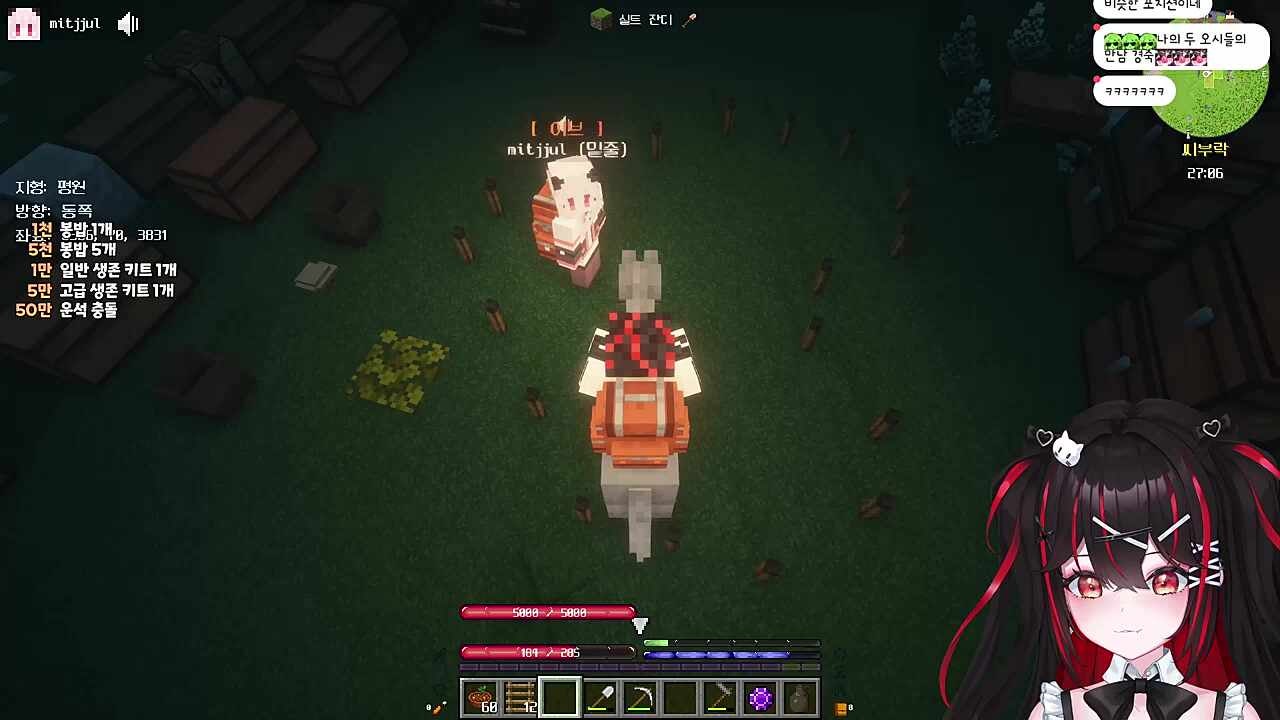Select the bottle item hotbar slot
Viewport: 1280px width, 720px height.
click(800, 698)
